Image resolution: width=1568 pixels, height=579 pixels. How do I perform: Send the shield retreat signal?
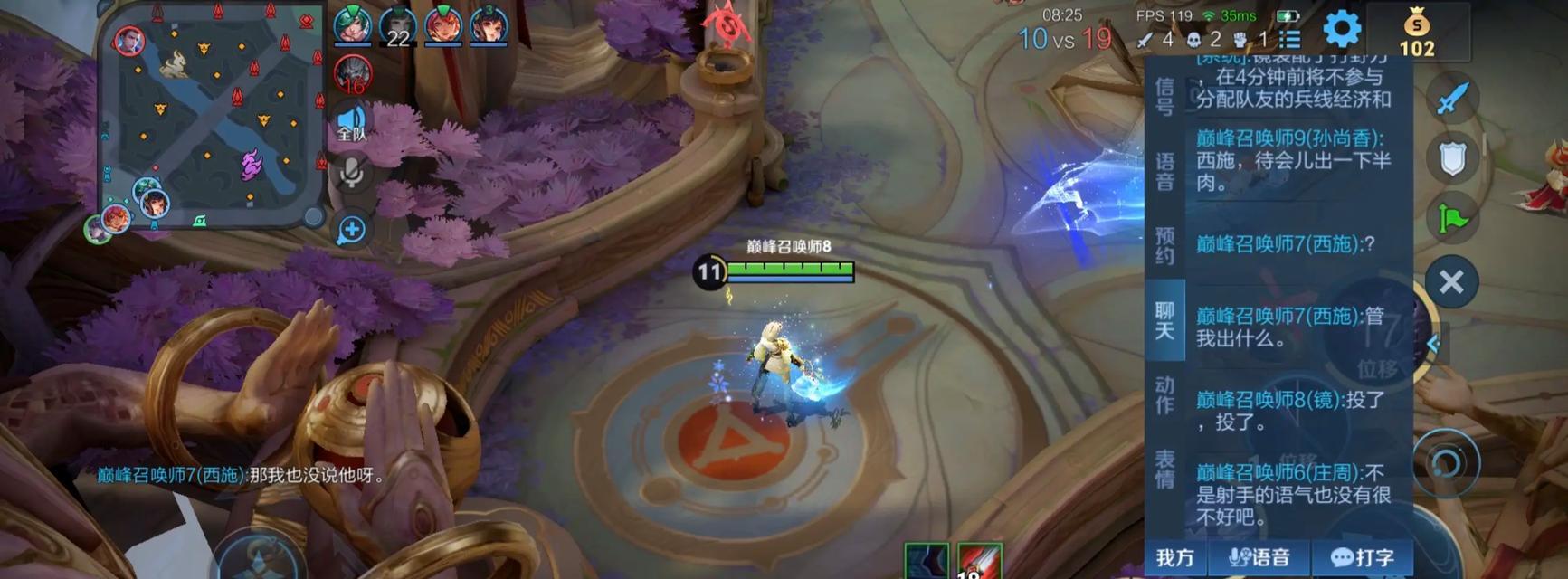click(1452, 159)
